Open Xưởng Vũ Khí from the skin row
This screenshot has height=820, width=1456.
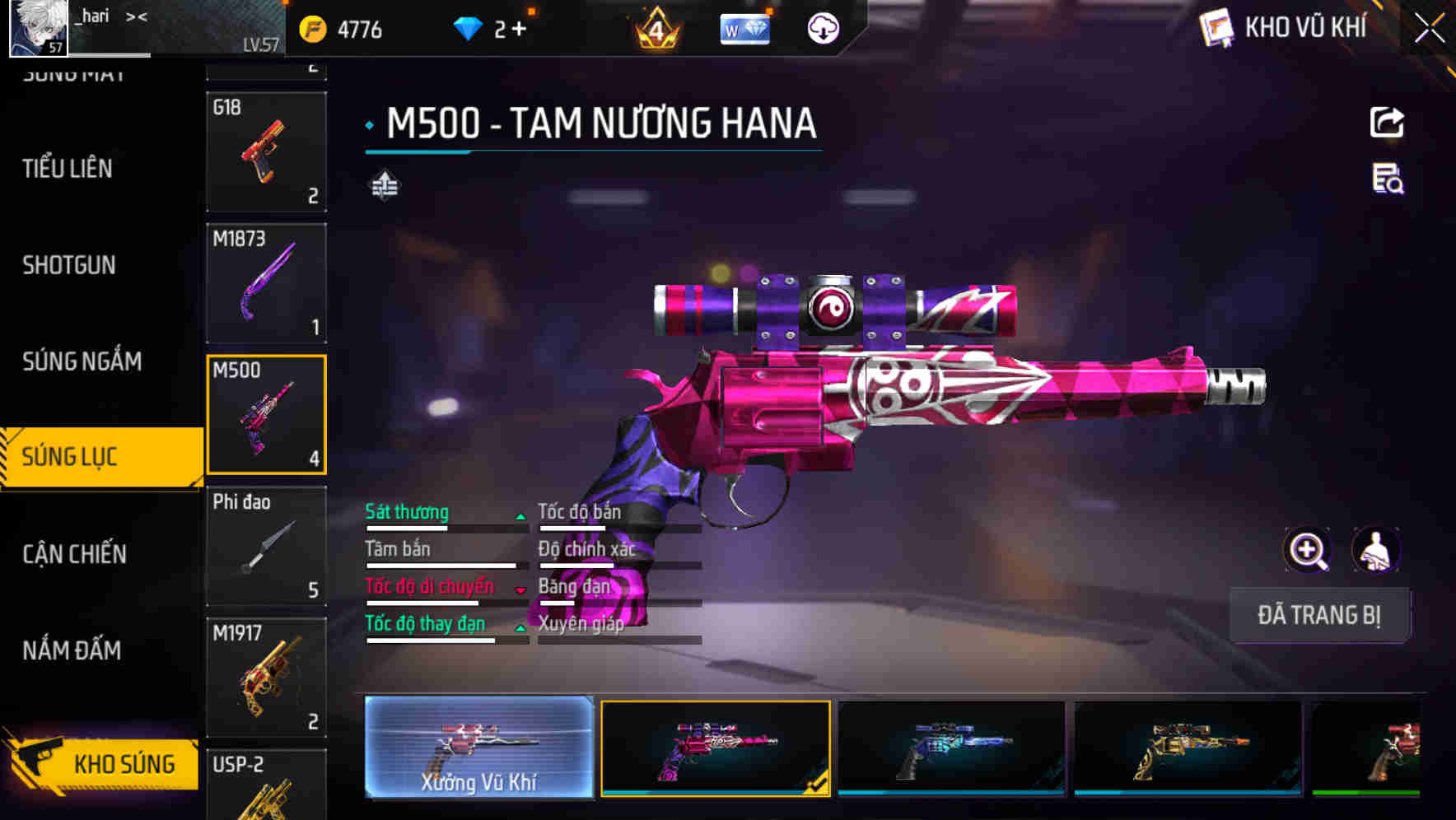coord(478,749)
